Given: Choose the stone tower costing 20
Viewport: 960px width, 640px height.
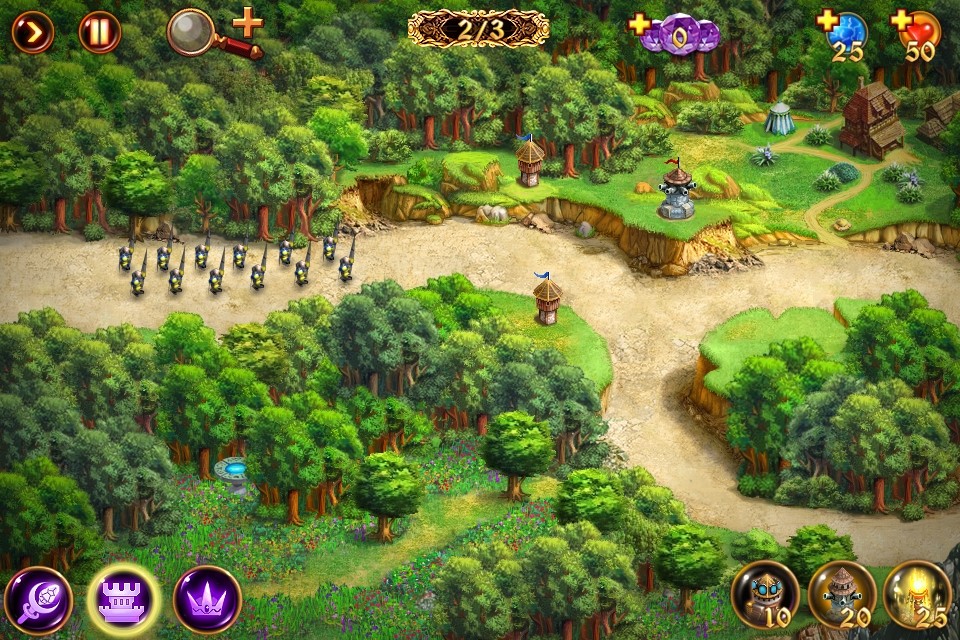Looking at the screenshot, I should (842, 595).
